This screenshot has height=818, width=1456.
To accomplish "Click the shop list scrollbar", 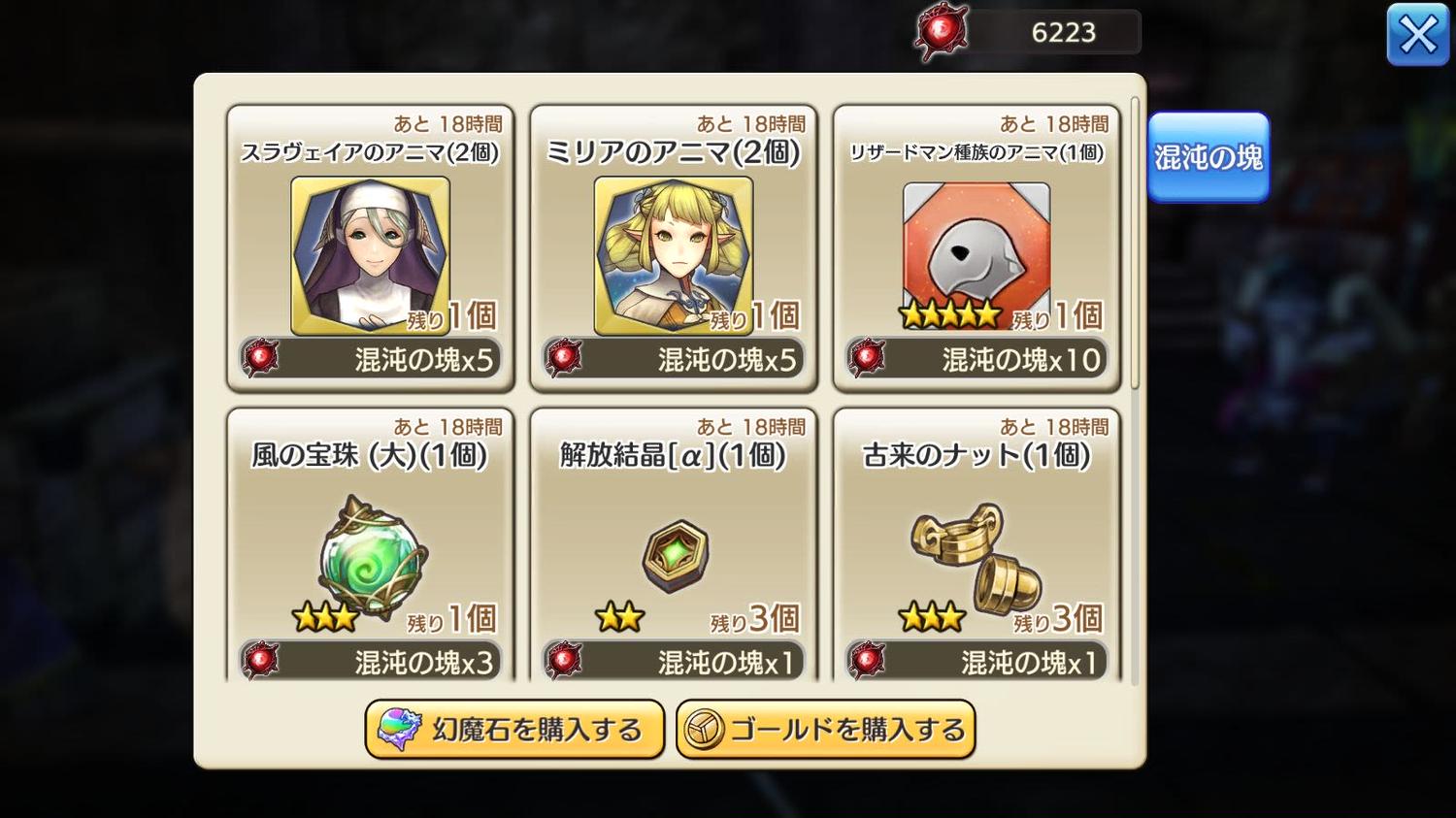I will pyautogui.click(x=1135, y=243).
